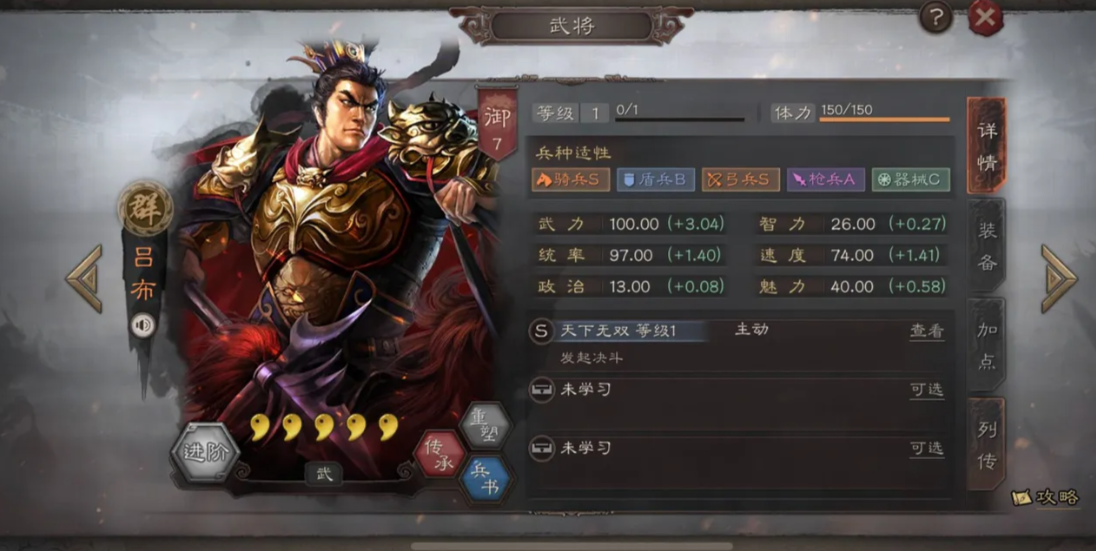Close the 武将 general panel
The height and width of the screenshot is (551, 1096).
tap(985, 17)
